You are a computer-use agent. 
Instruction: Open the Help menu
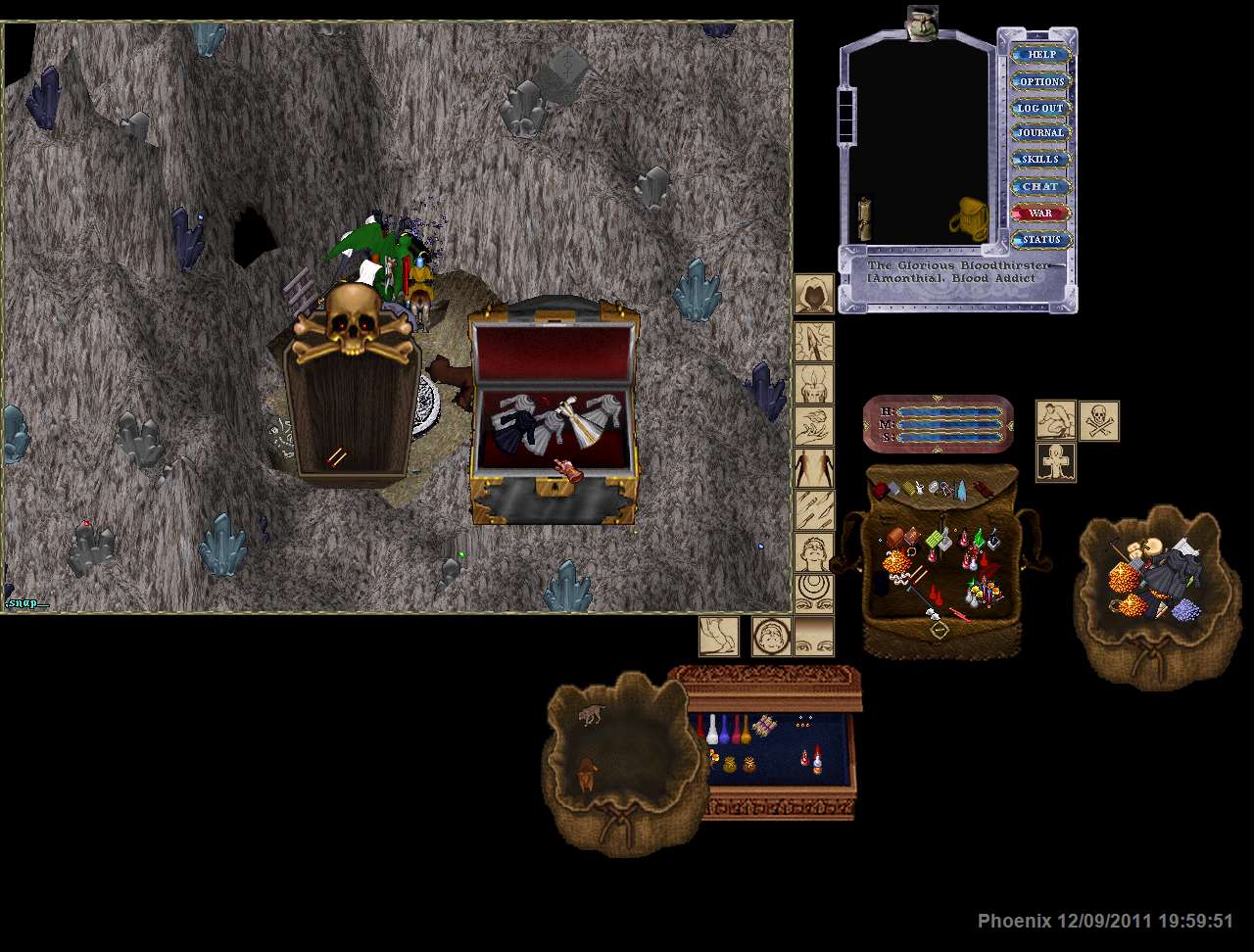point(1041,55)
